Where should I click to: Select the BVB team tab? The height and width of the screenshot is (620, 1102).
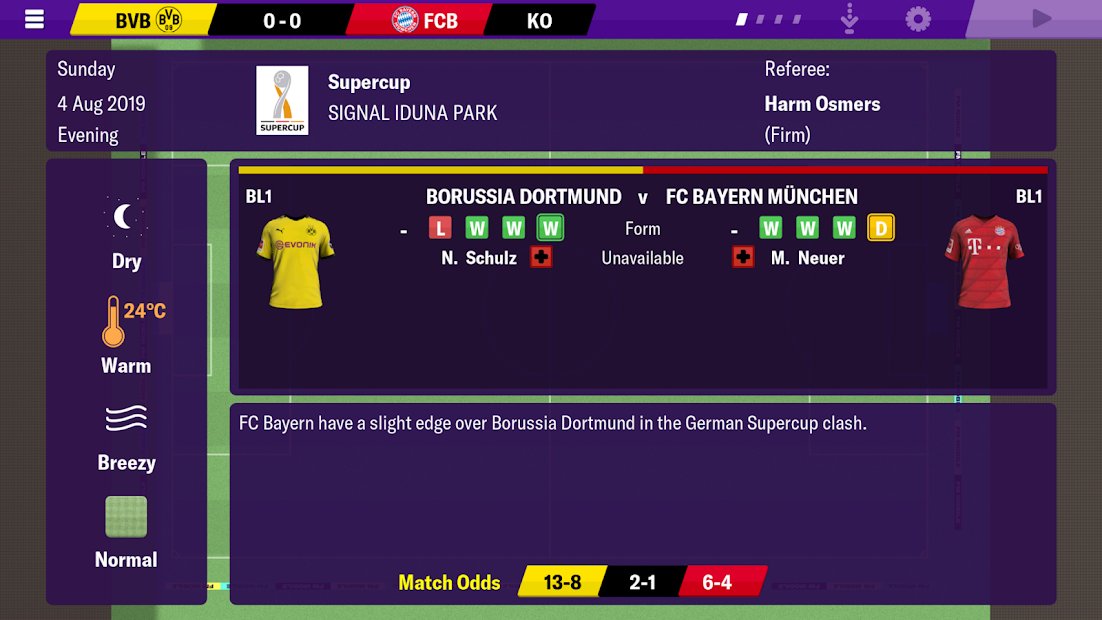(x=145, y=20)
